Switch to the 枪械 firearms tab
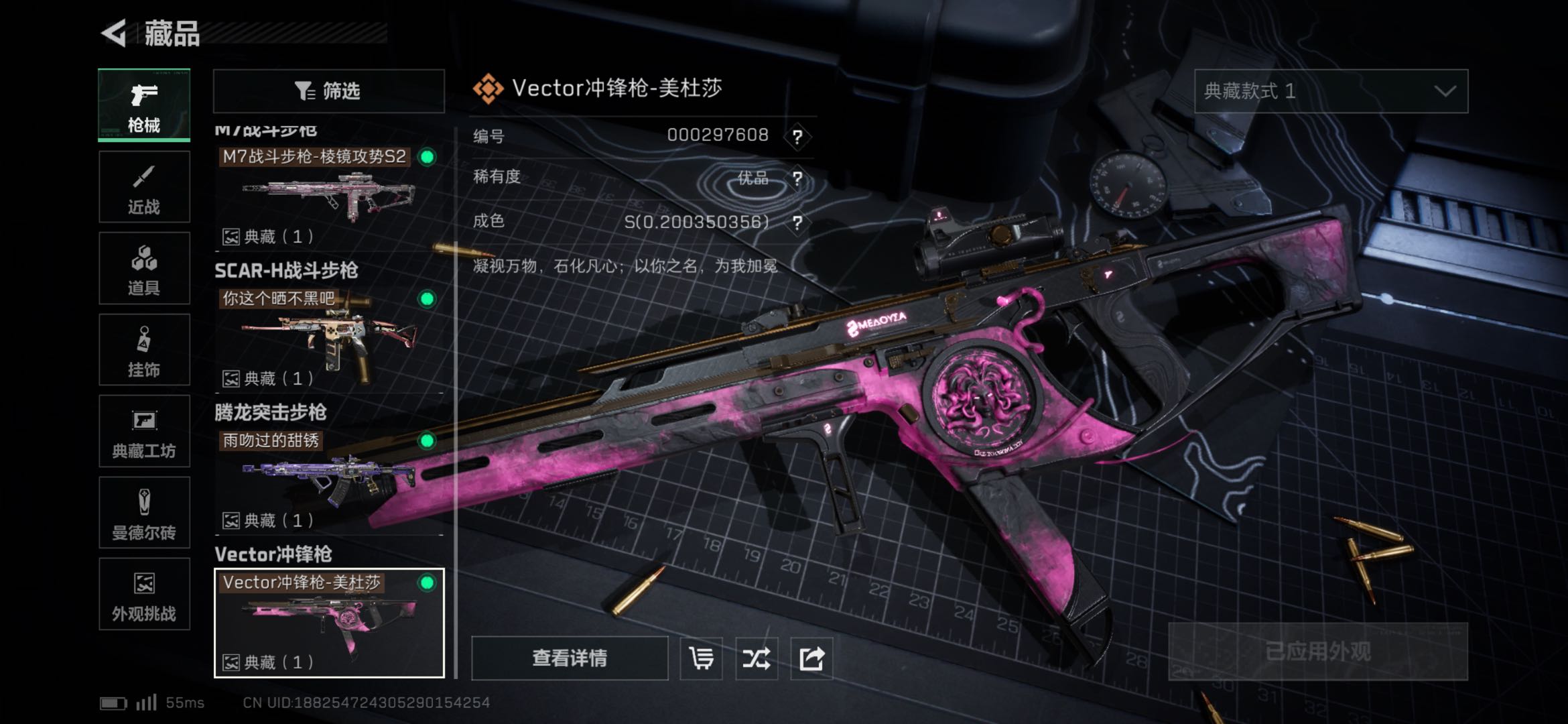1568x724 pixels. coord(144,105)
